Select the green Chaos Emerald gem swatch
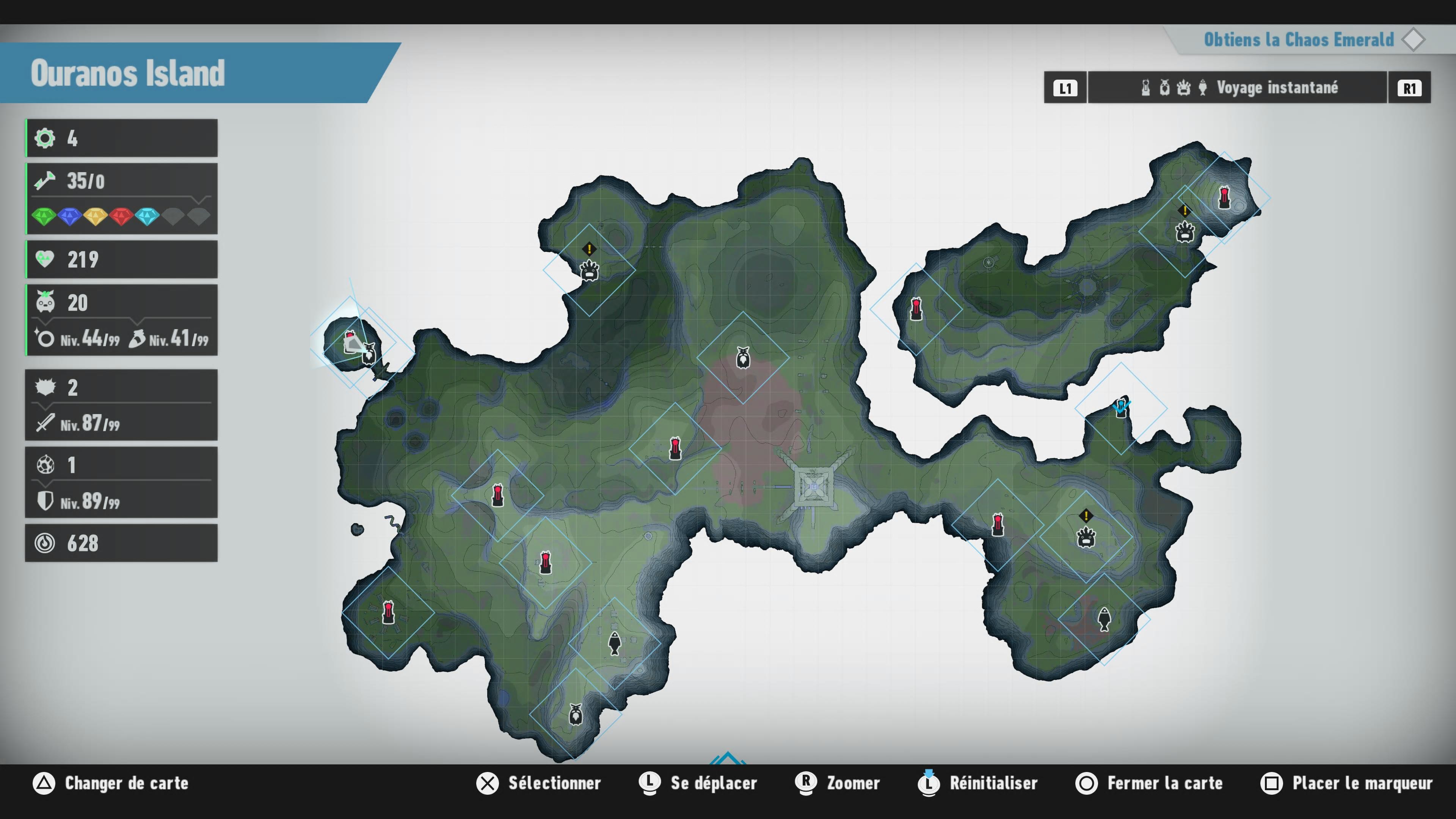Viewport: 1456px width, 819px height. click(44, 217)
